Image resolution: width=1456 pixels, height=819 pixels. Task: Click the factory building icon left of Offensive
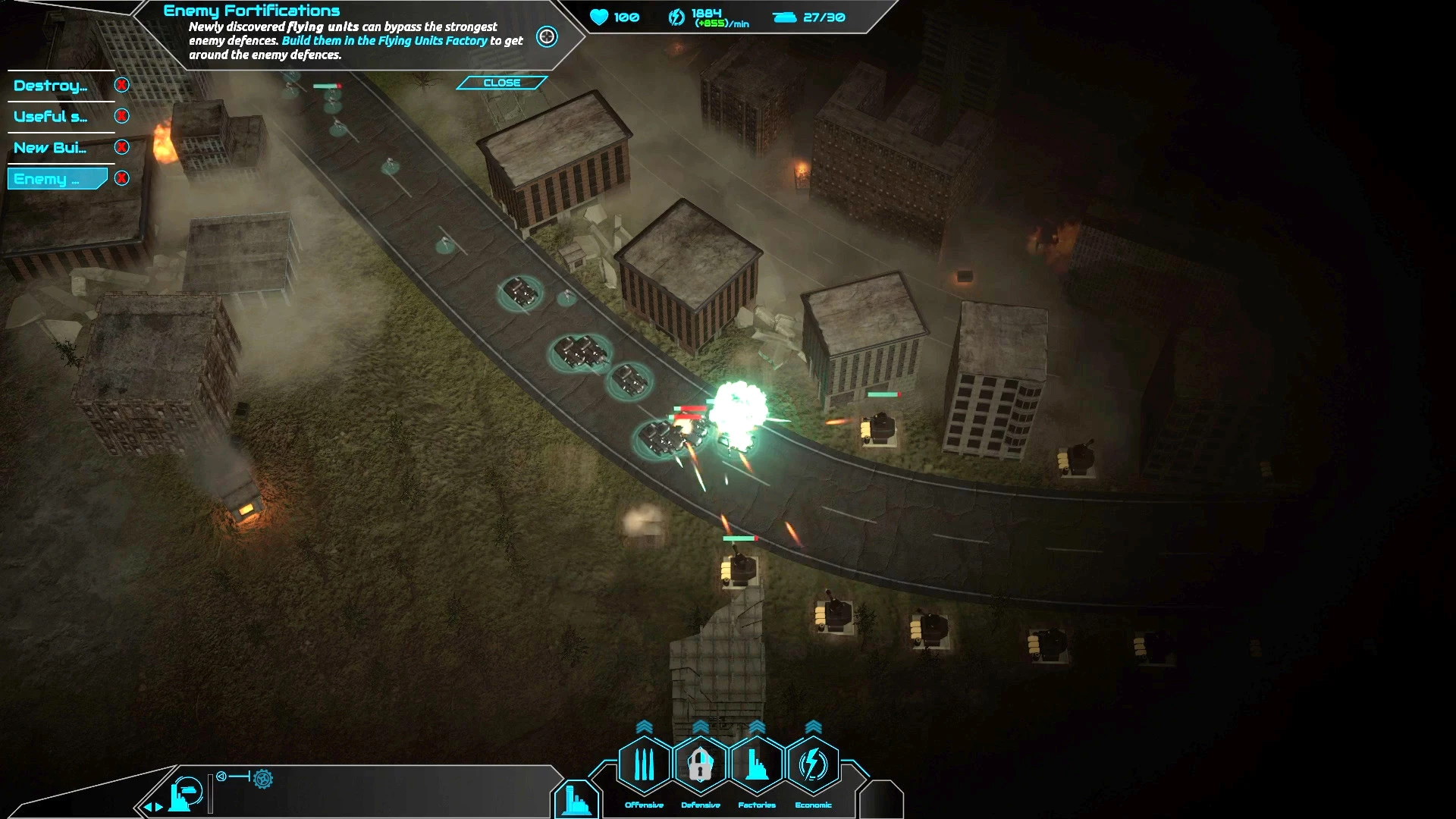(x=576, y=800)
